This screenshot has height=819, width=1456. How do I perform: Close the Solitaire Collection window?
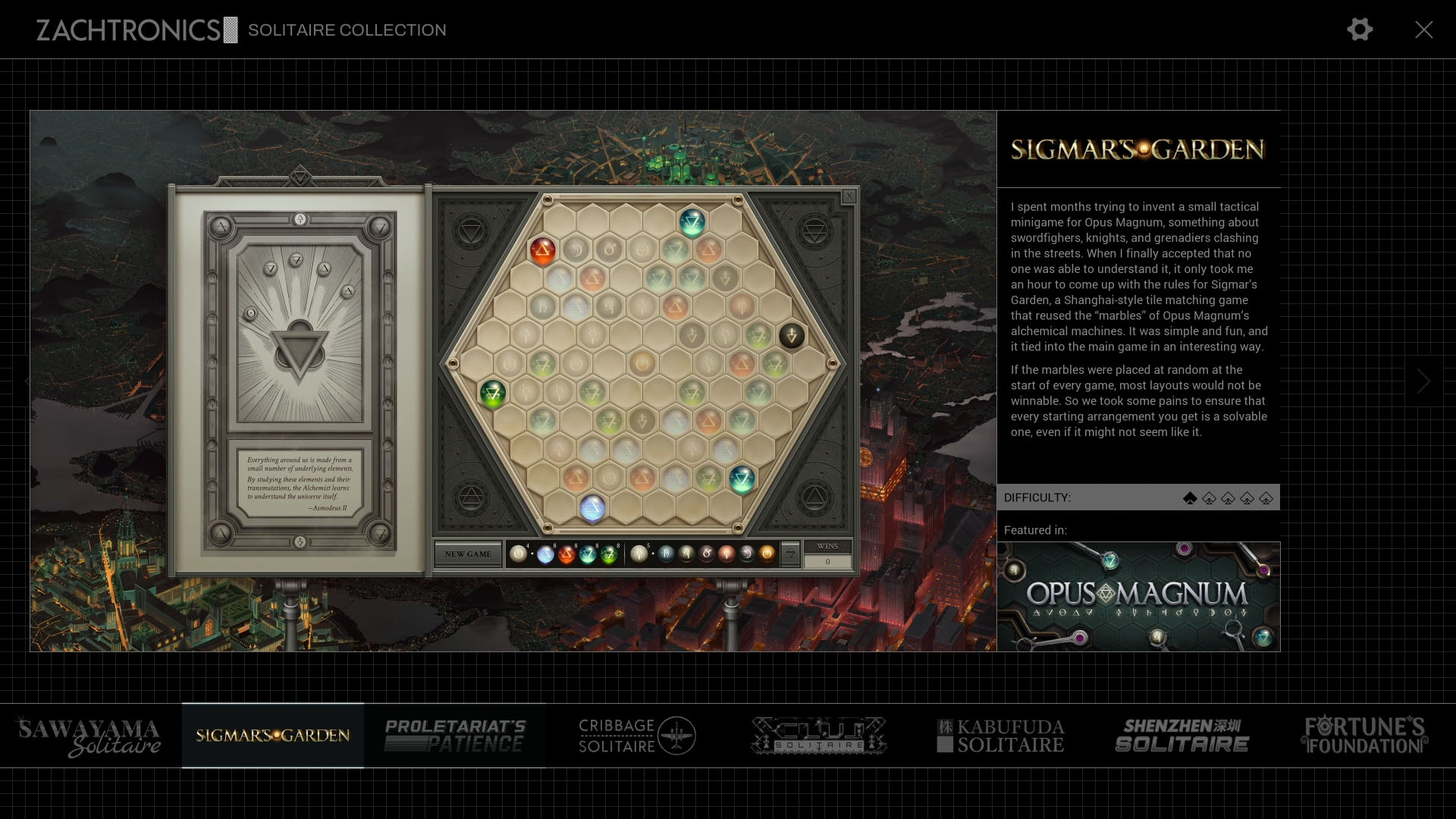point(1423,30)
